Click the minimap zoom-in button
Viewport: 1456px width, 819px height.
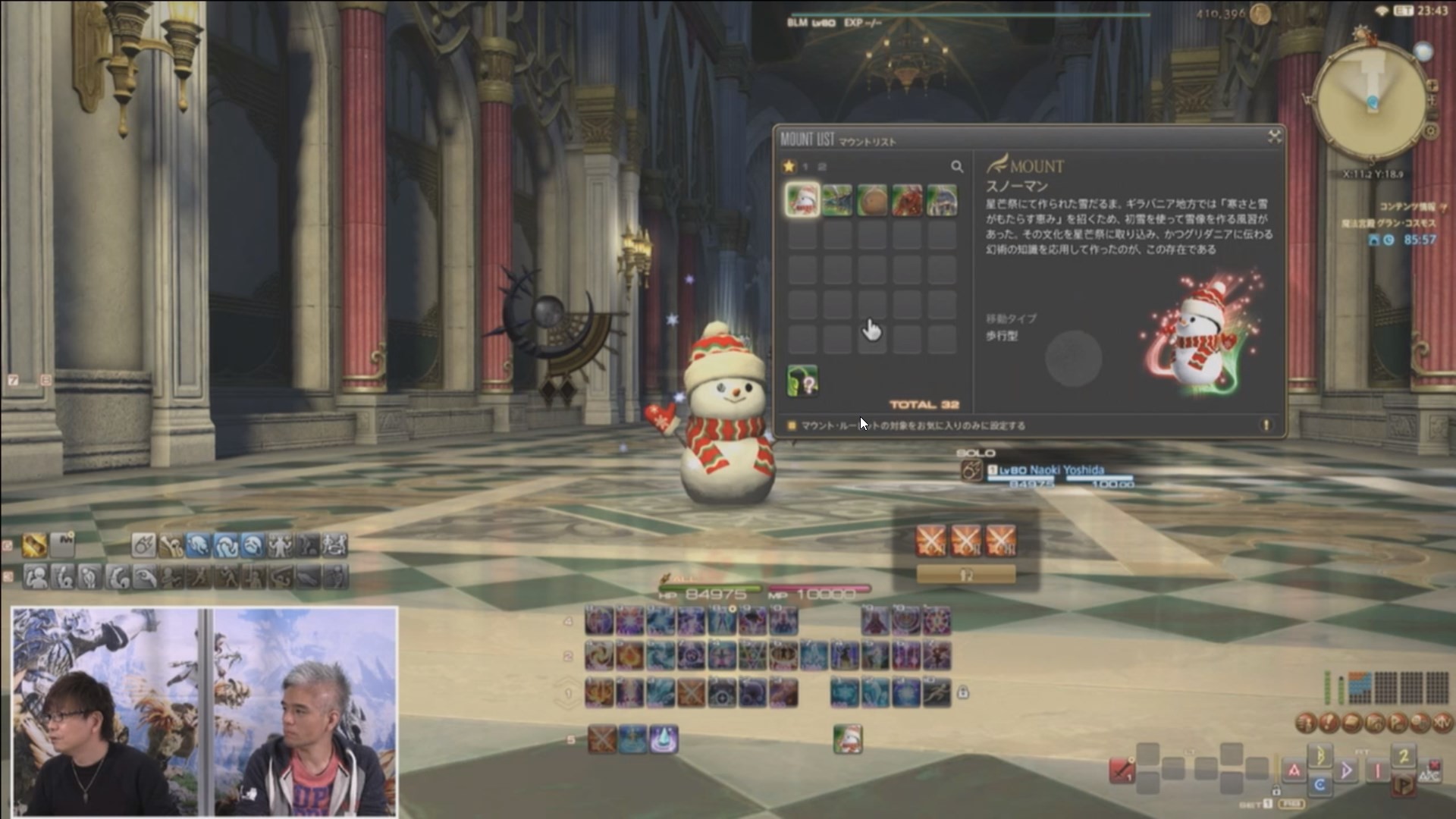click(1432, 86)
